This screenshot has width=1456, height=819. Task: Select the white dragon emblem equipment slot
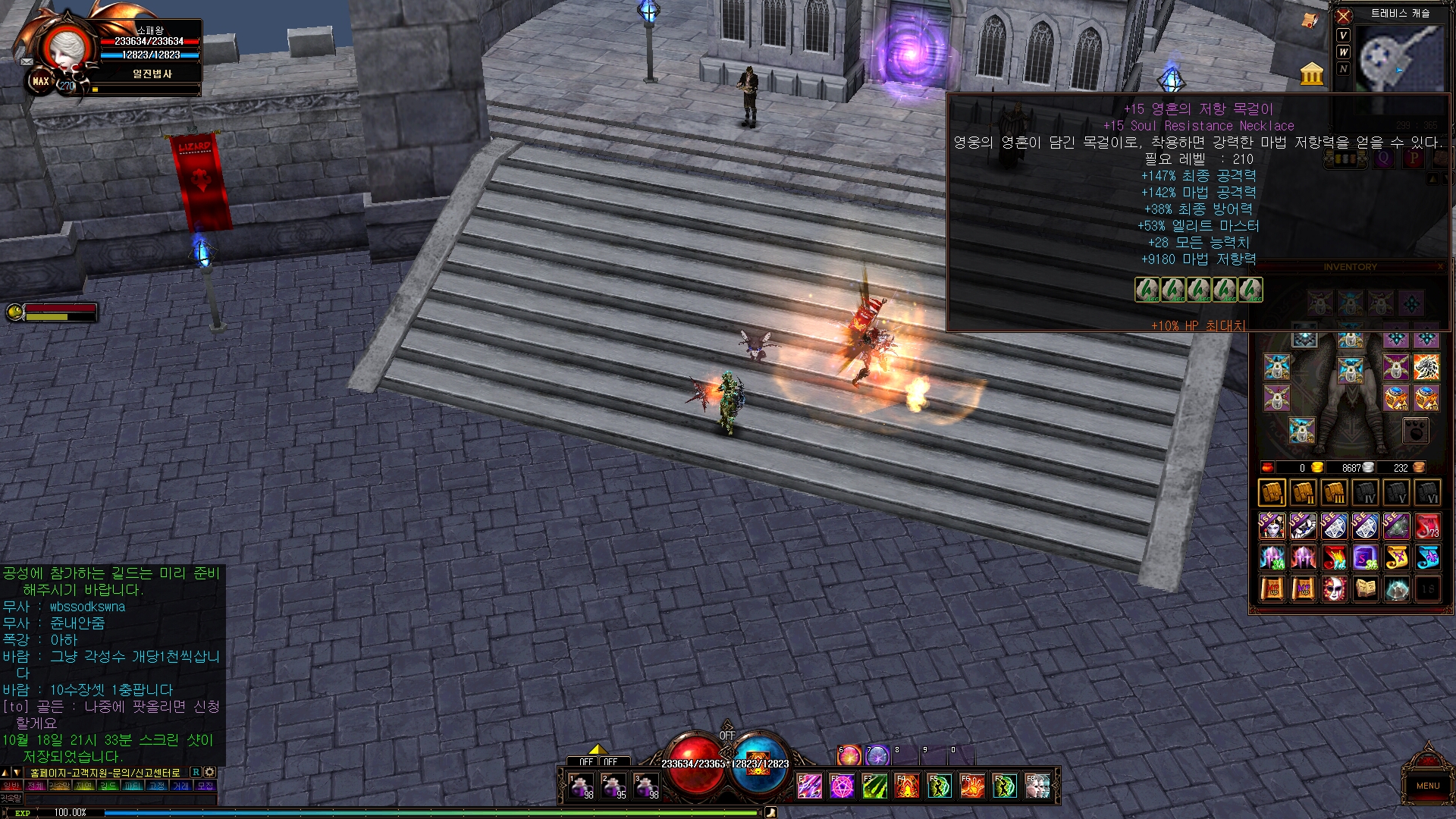[1426, 367]
